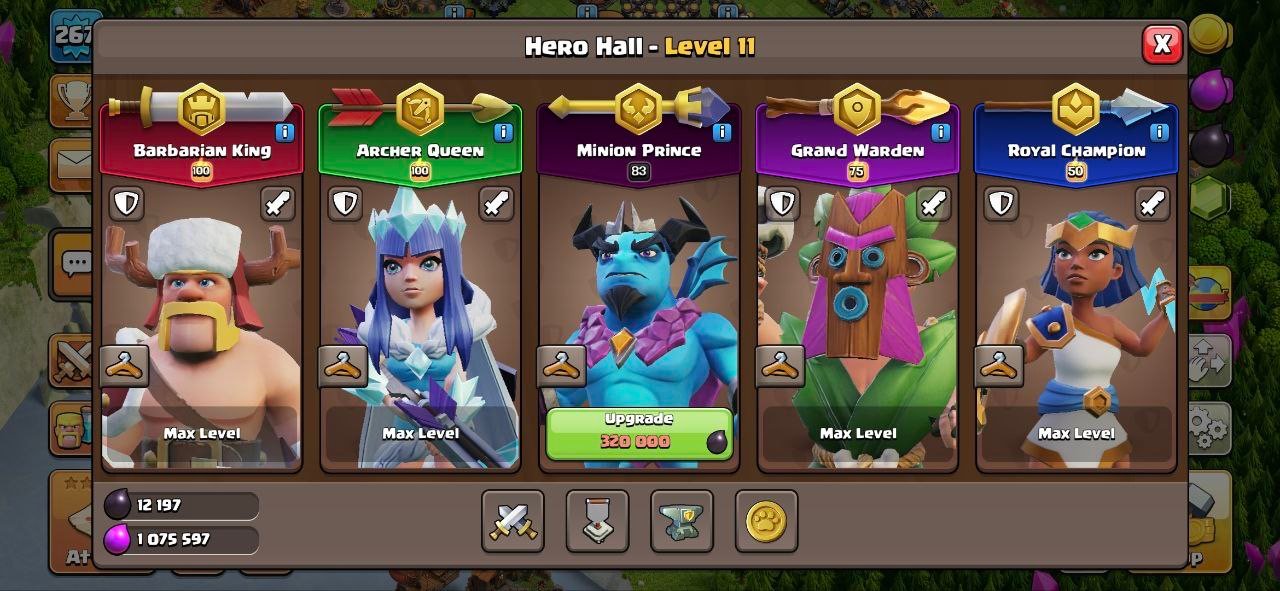Open Grand Warden skin hanger button
The image size is (1280, 591).
[x=780, y=366]
